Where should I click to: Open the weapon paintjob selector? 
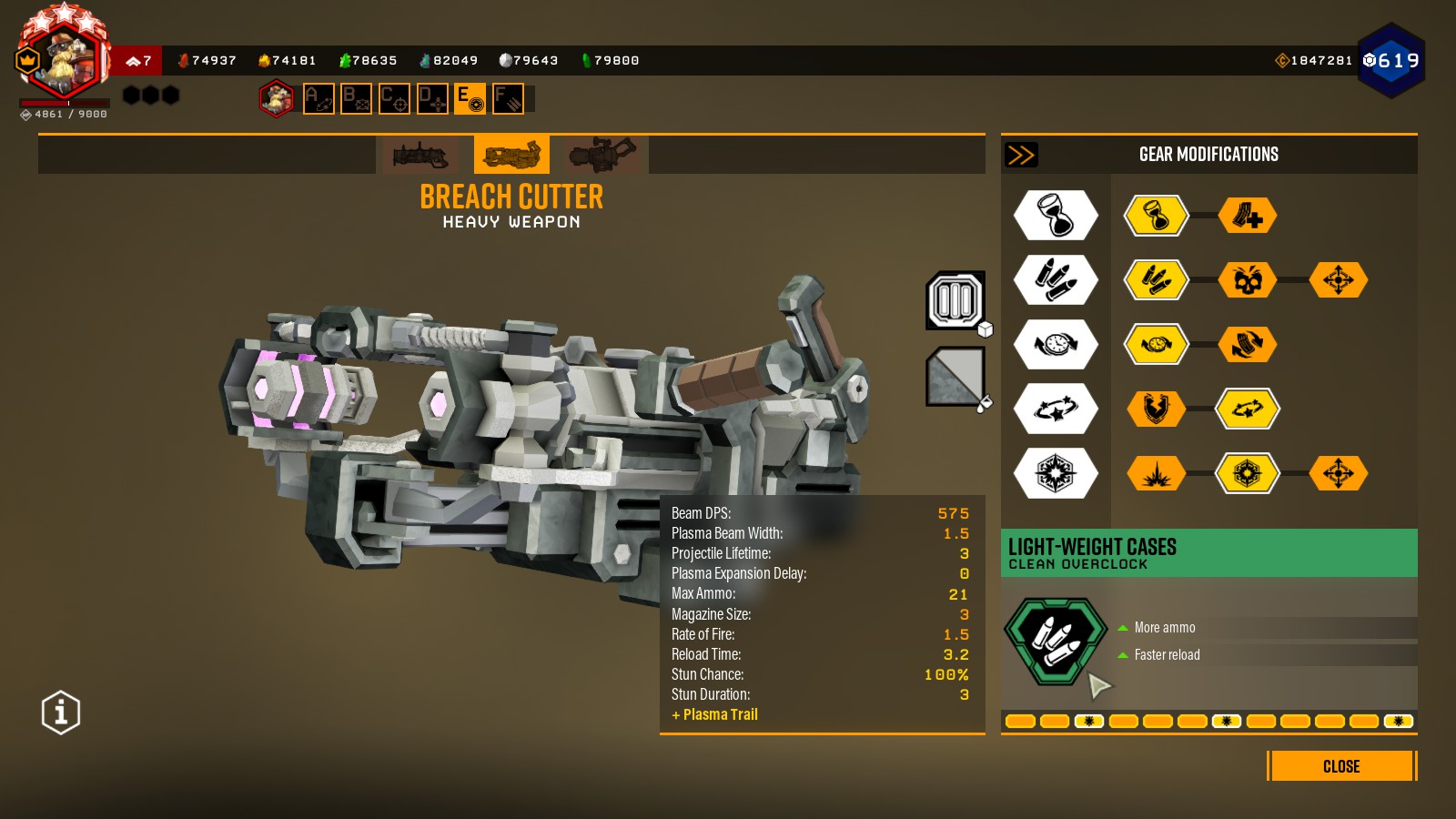(x=955, y=376)
